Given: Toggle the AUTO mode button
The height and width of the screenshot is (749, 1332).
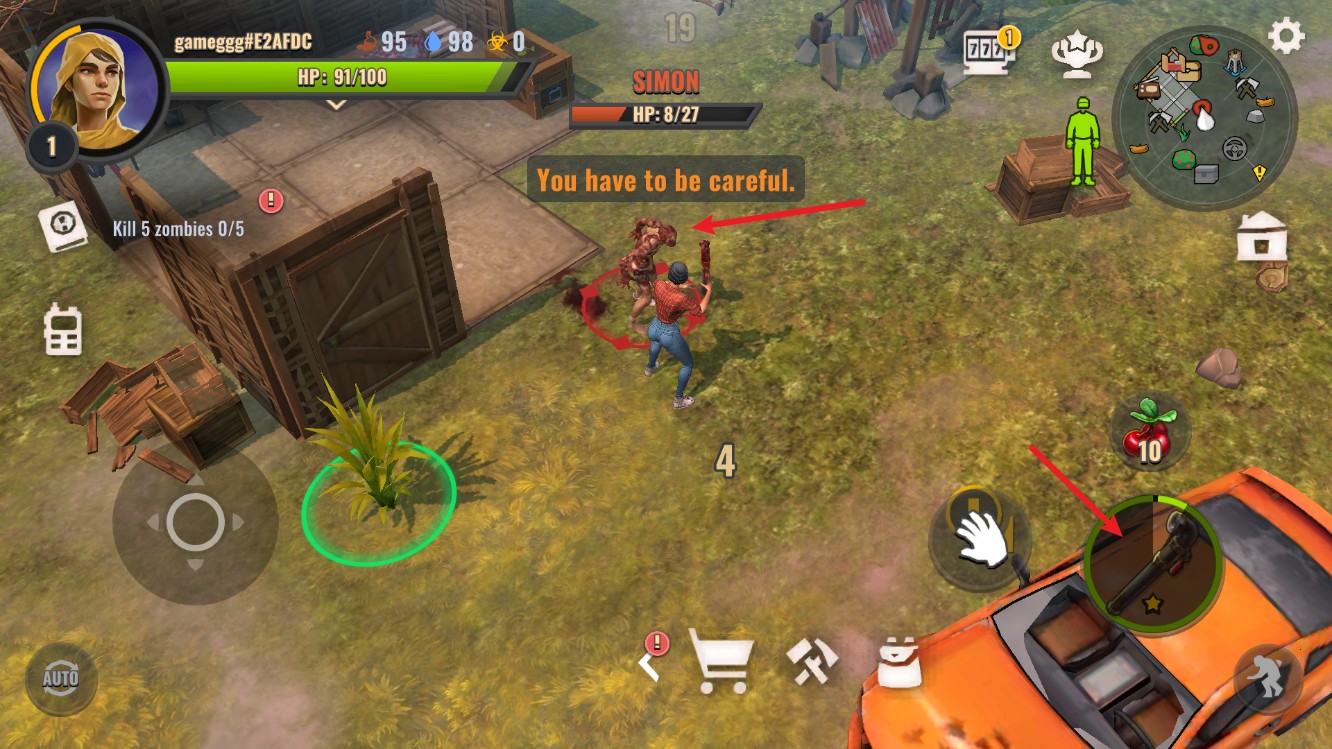Looking at the screenshot, I should tap(61, 679).
